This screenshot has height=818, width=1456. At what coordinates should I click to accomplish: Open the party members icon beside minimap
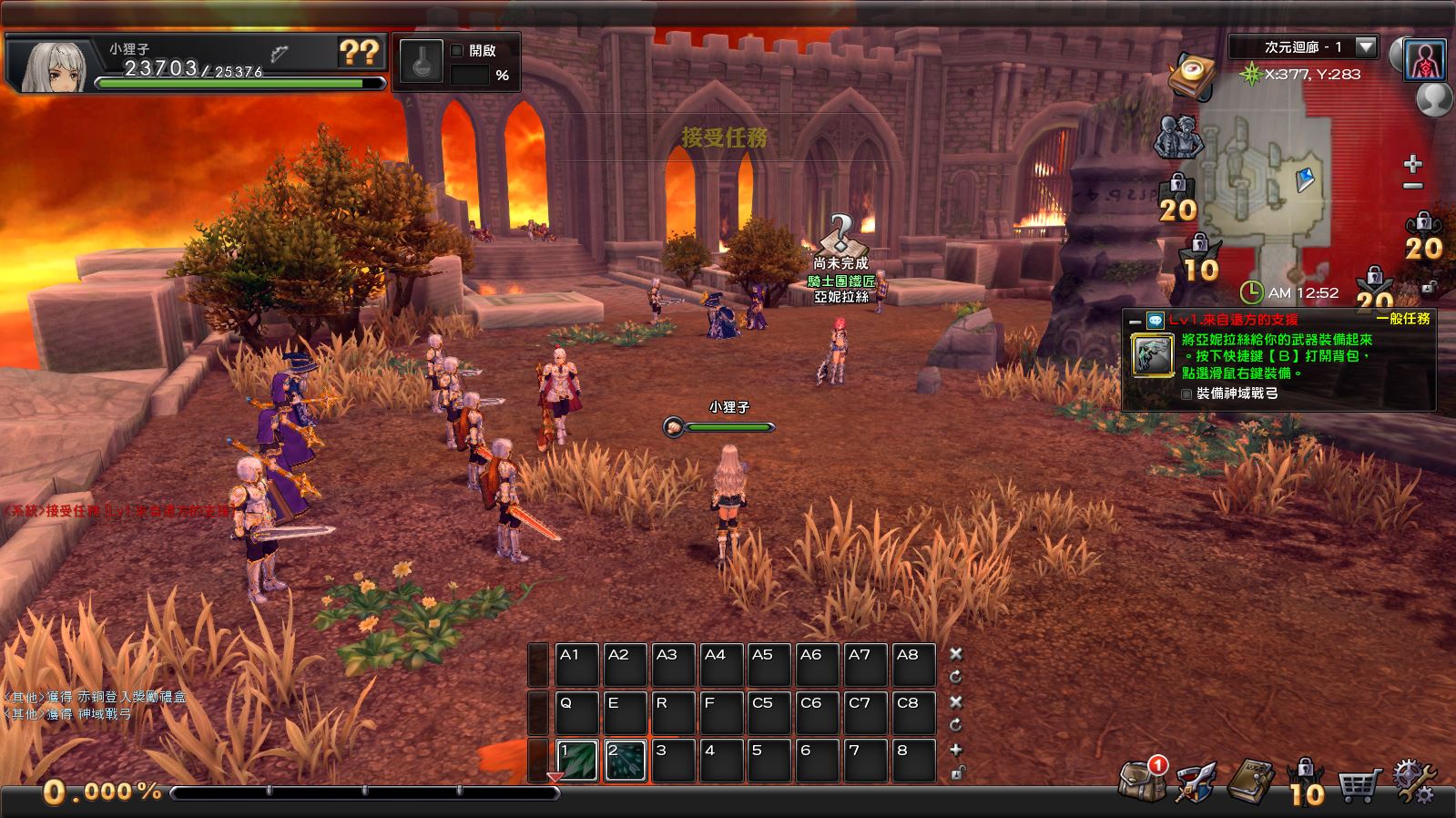click(1178, 137)
